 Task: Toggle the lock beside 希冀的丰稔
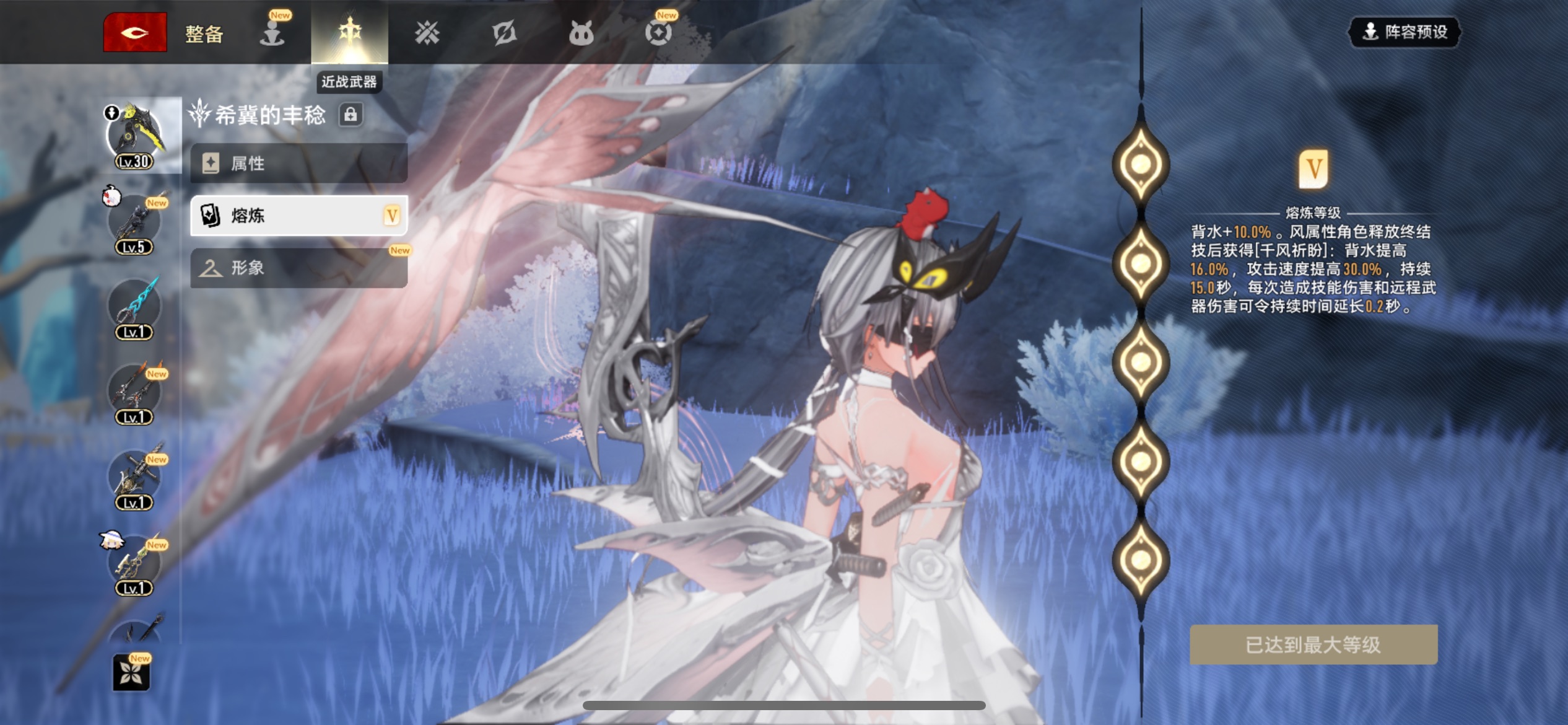coord(351,115)
